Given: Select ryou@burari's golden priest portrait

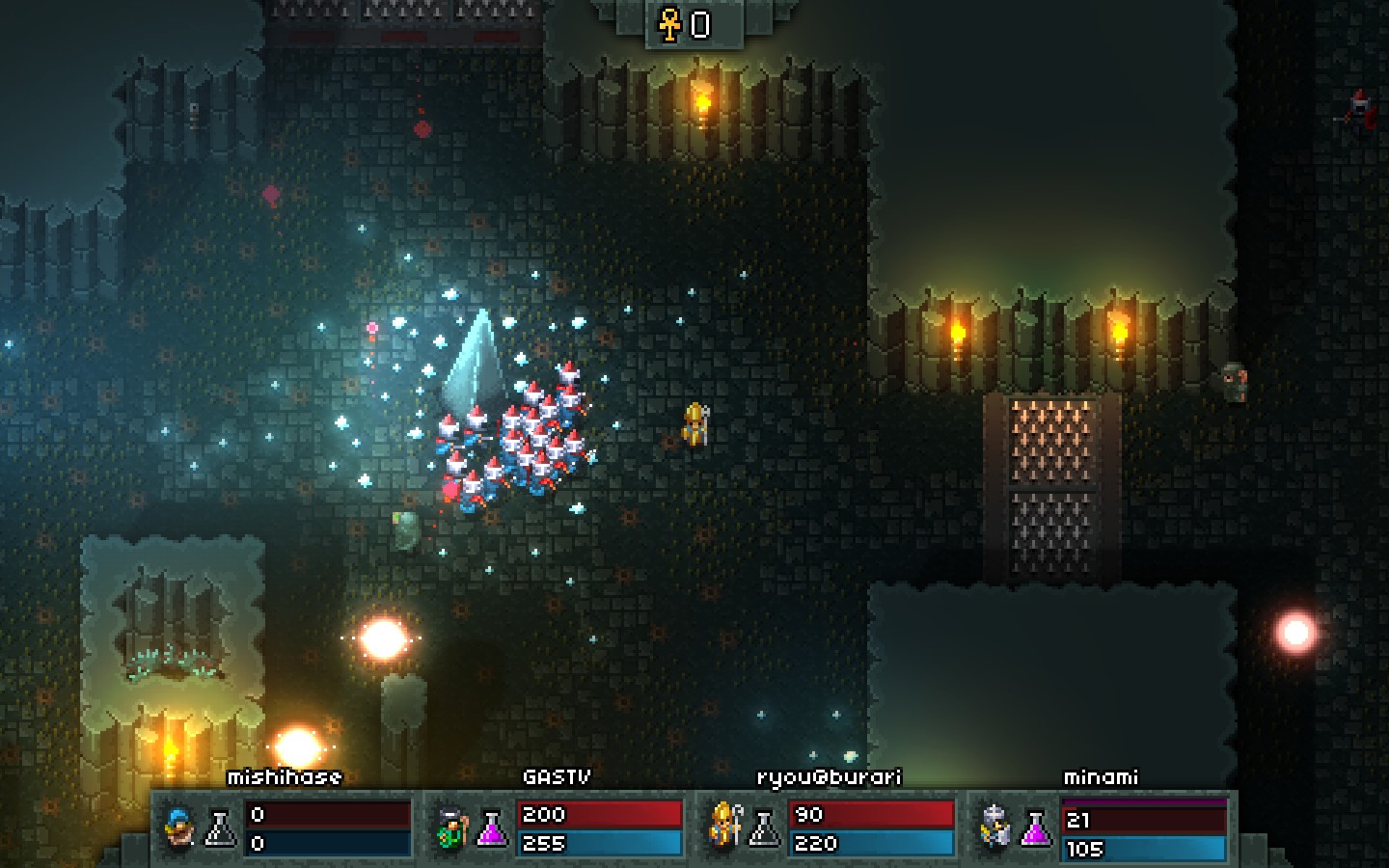Looking at the screenshot, I should click(724, 826).
